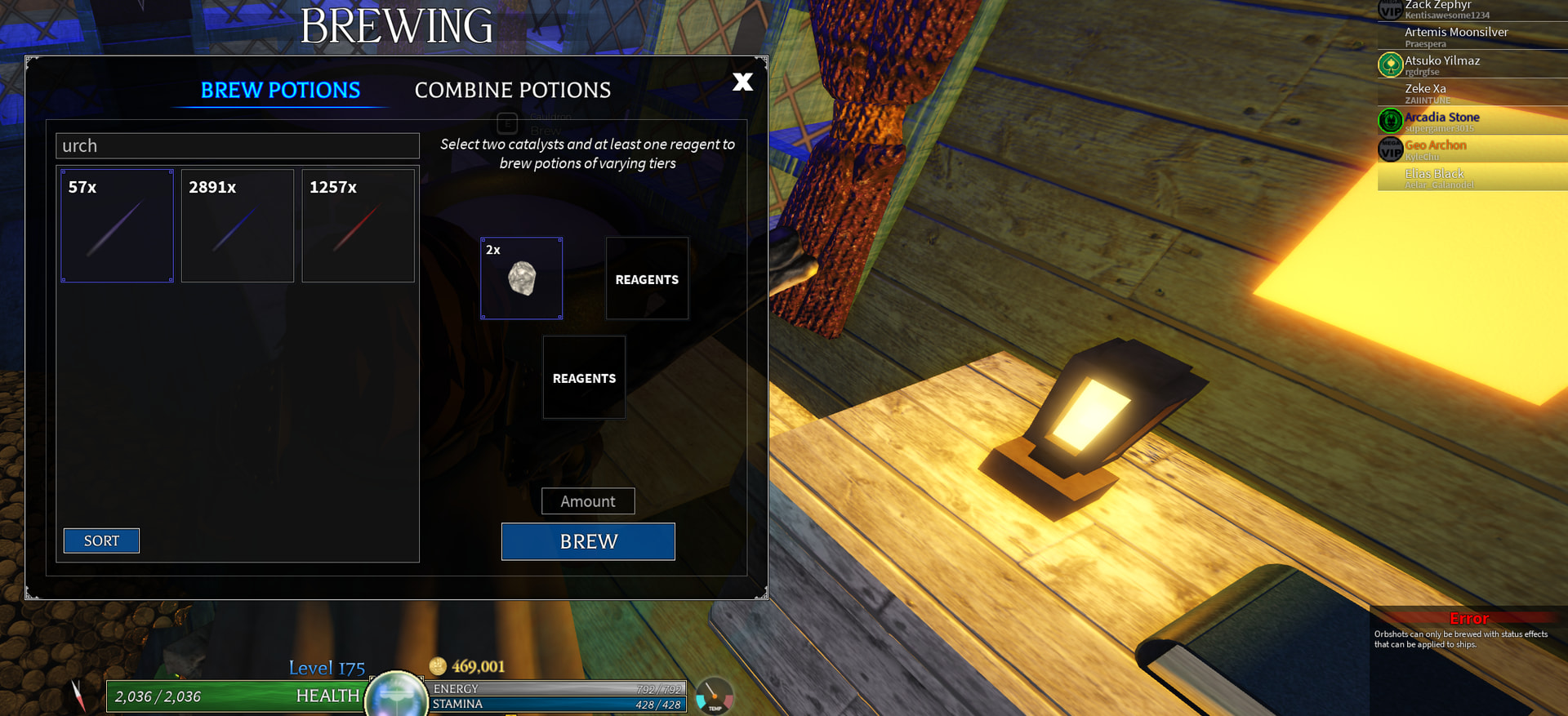Switch to the Brew Potions tab
Viewport: 1568px width, 716px height.
coord(280,90)
